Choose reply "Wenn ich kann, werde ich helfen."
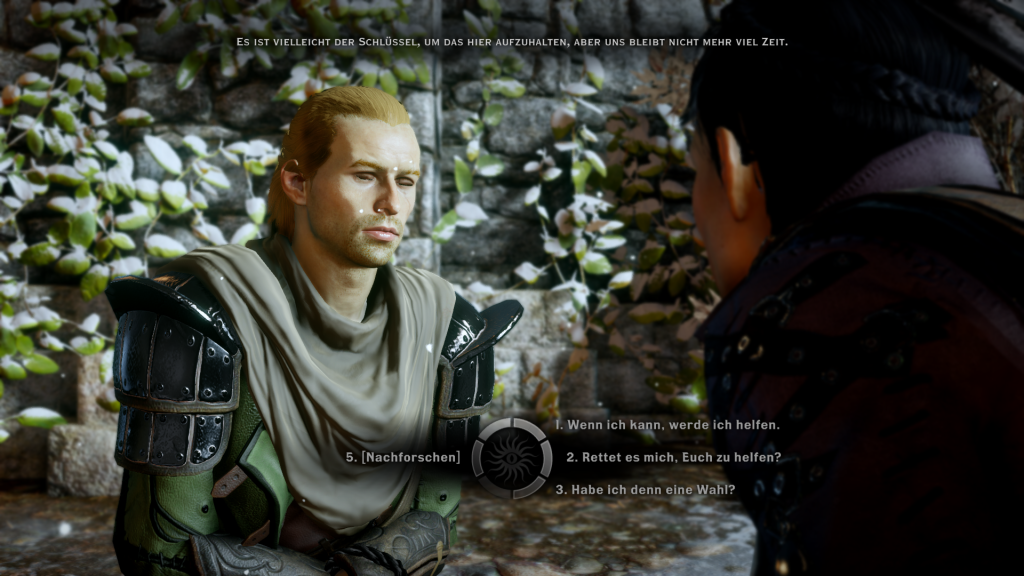Viewport: 1024px width, 576px height. [x=667, y=425]
